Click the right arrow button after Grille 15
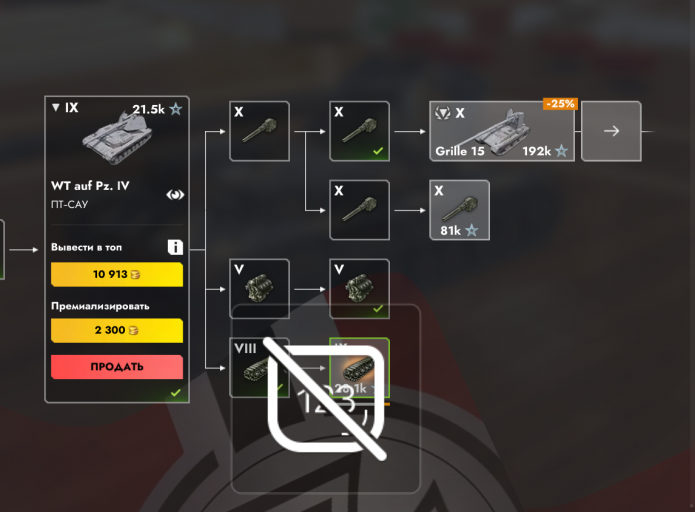The height and width of the screenshot is (512, 695). (612, 131)
